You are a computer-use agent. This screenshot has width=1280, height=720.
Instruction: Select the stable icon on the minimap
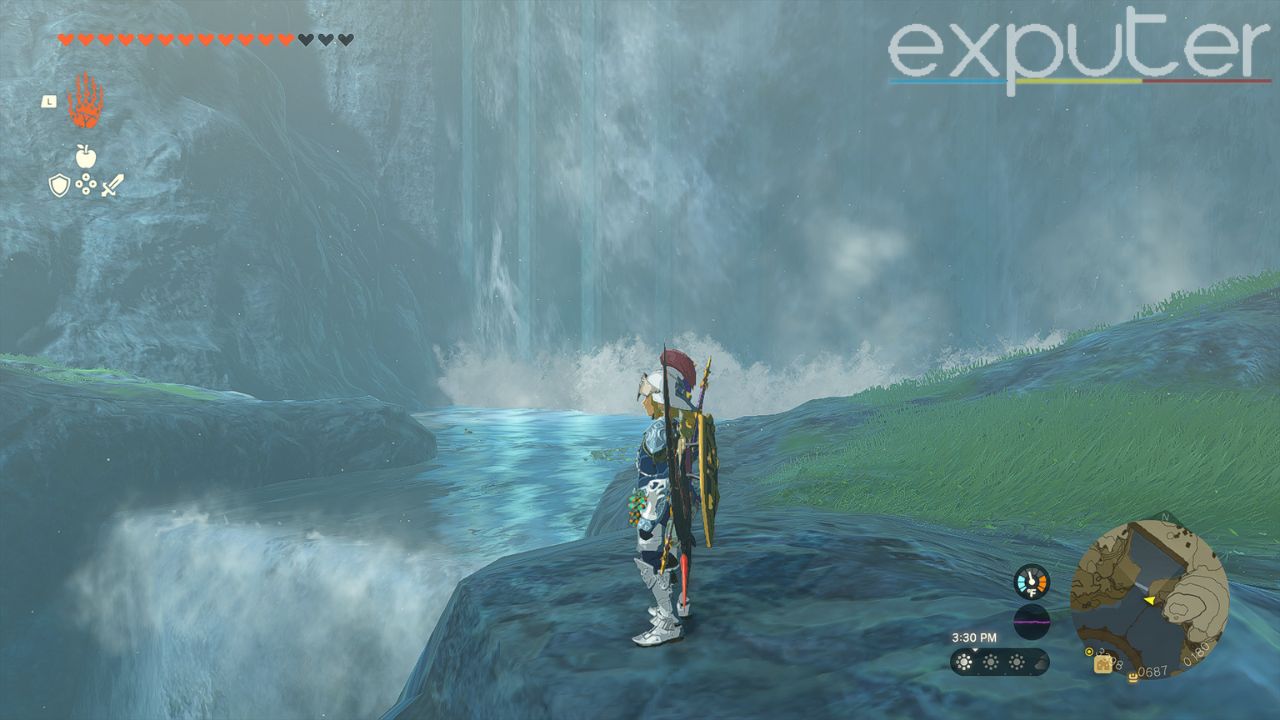coord(1101,665)
